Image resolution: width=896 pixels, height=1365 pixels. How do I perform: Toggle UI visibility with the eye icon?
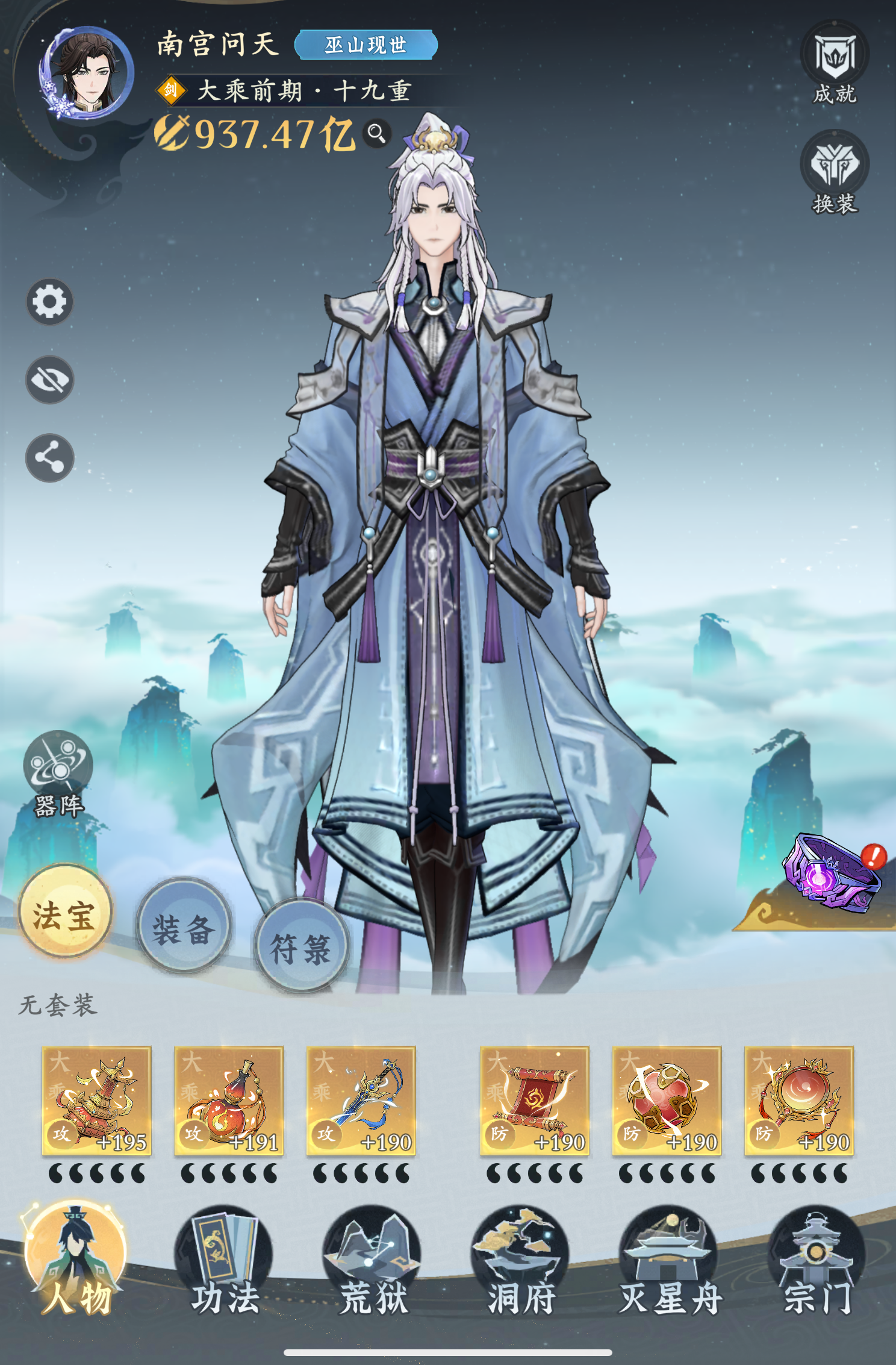(51, 381)
